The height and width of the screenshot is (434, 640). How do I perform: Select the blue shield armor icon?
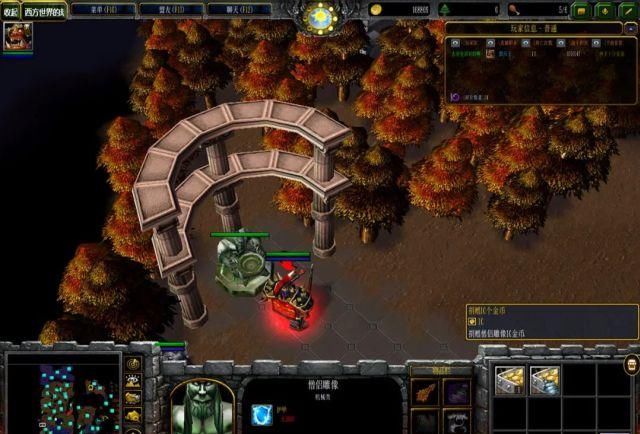click(x=263, y=413)
